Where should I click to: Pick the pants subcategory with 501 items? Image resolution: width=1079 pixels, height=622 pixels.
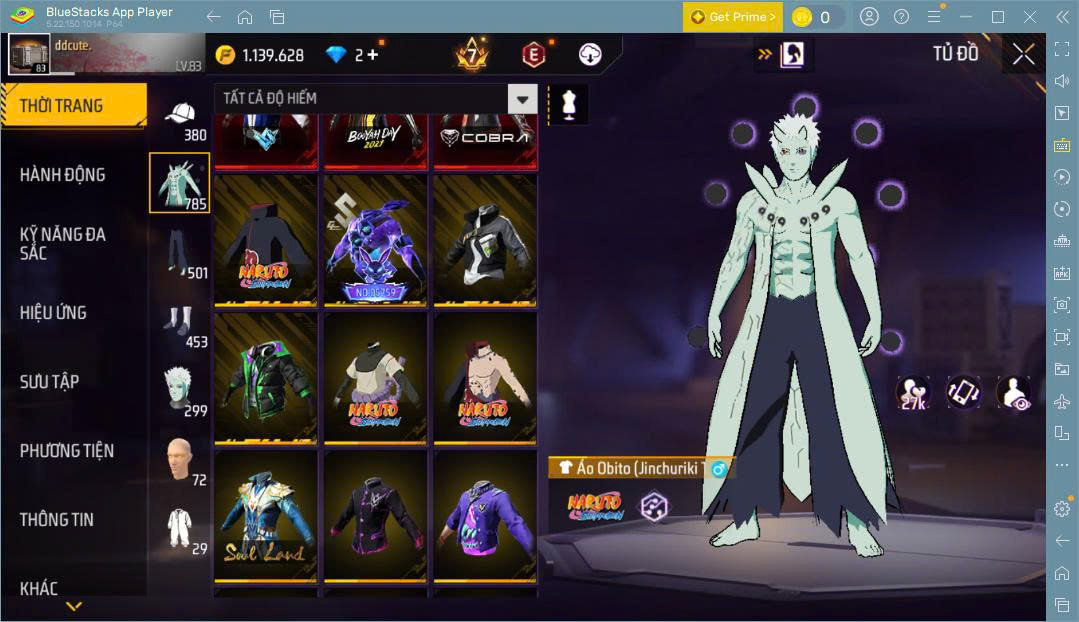[180, 252]
